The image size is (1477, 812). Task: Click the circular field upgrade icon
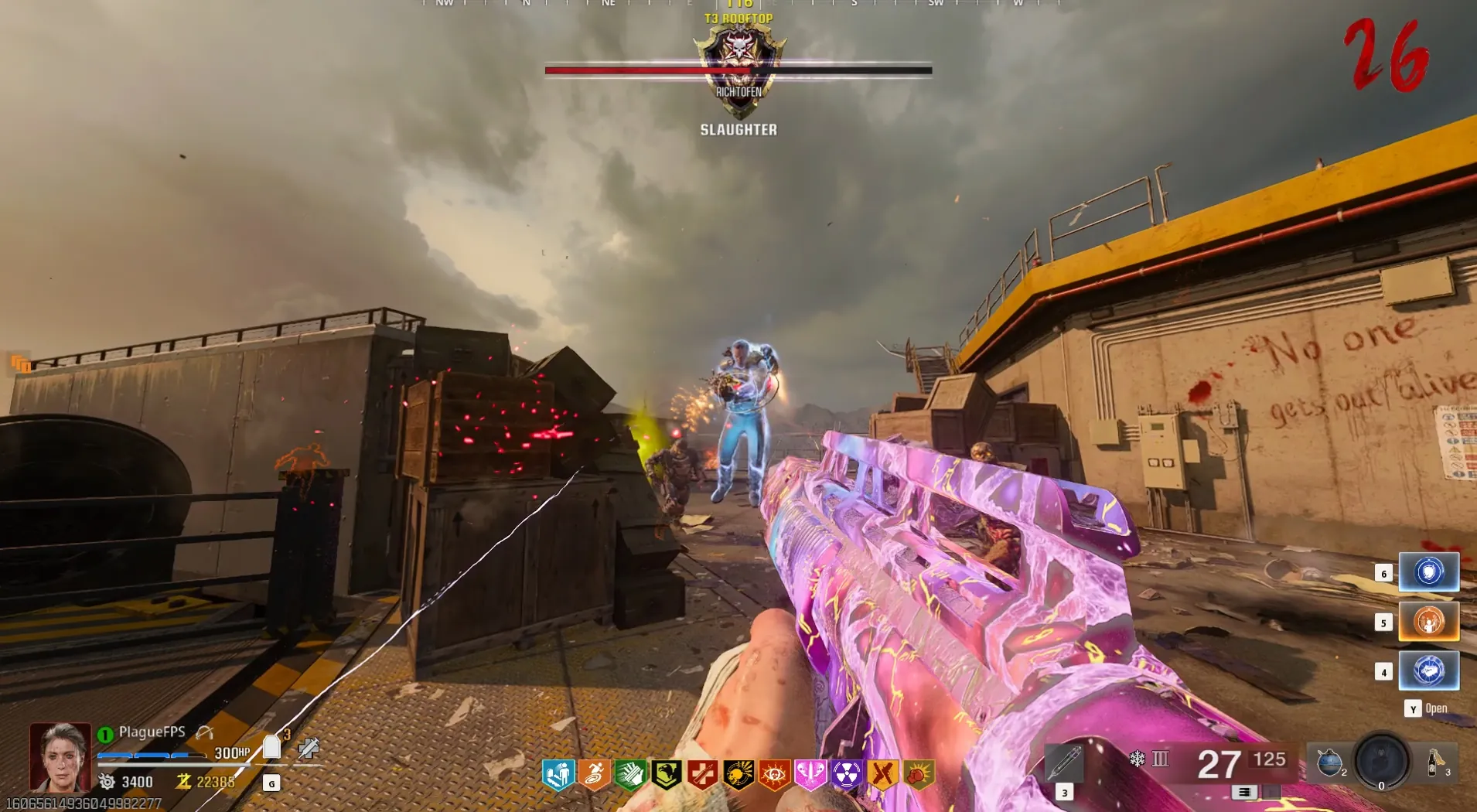1382,761
